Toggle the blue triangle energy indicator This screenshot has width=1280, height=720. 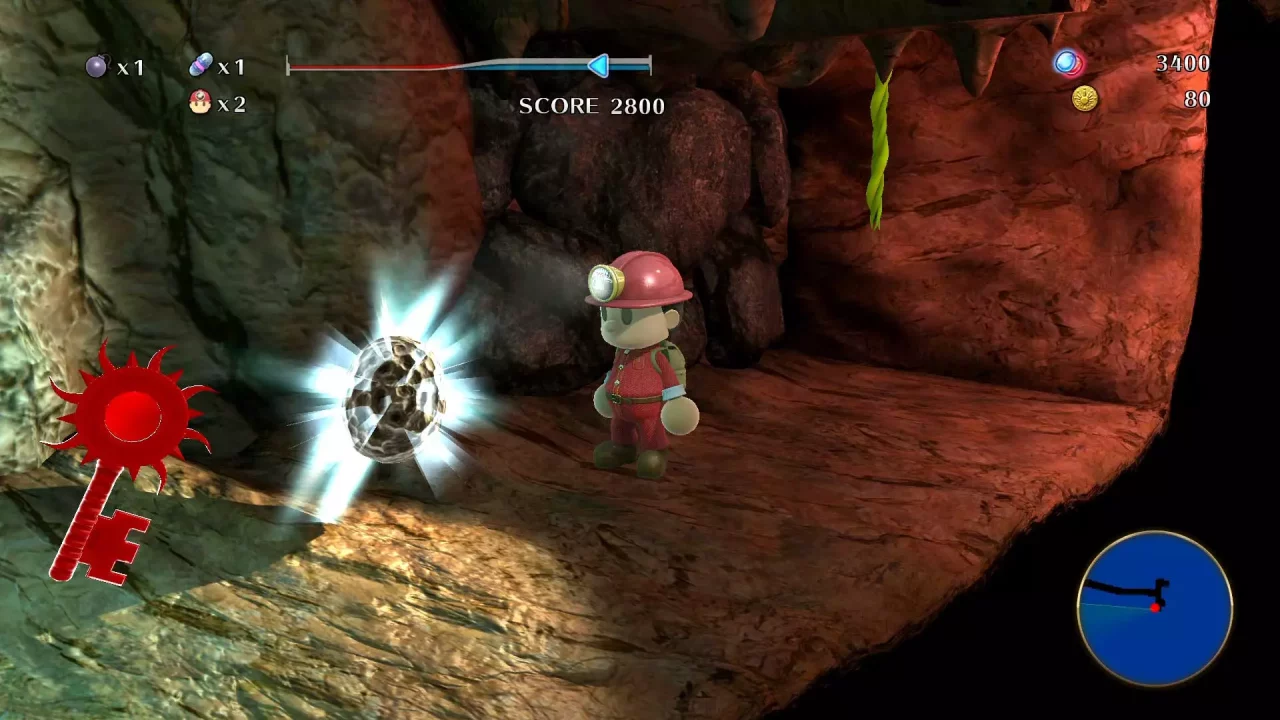click(598, 66)
